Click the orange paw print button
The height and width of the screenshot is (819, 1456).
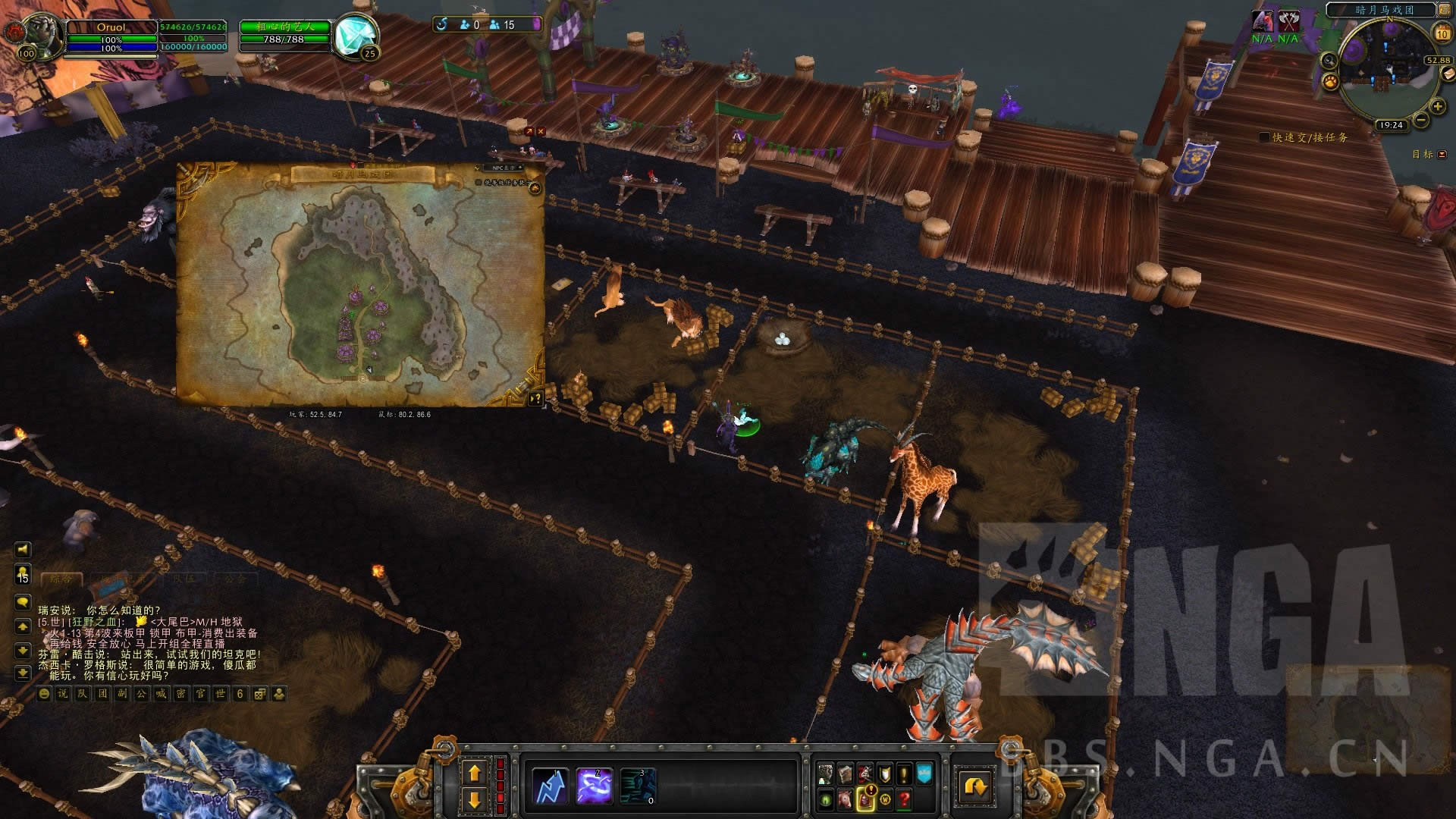pos(1330,81)
